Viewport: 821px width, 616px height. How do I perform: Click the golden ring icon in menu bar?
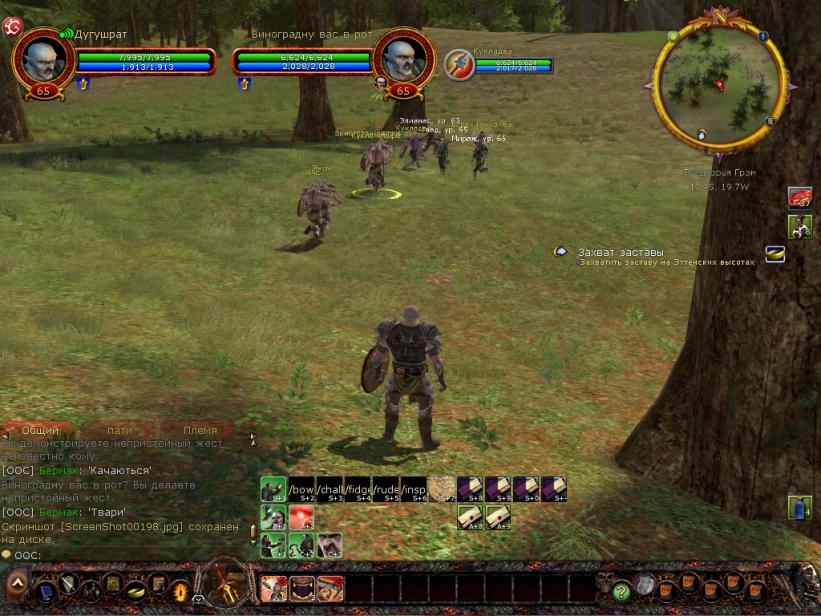point(135,589)
